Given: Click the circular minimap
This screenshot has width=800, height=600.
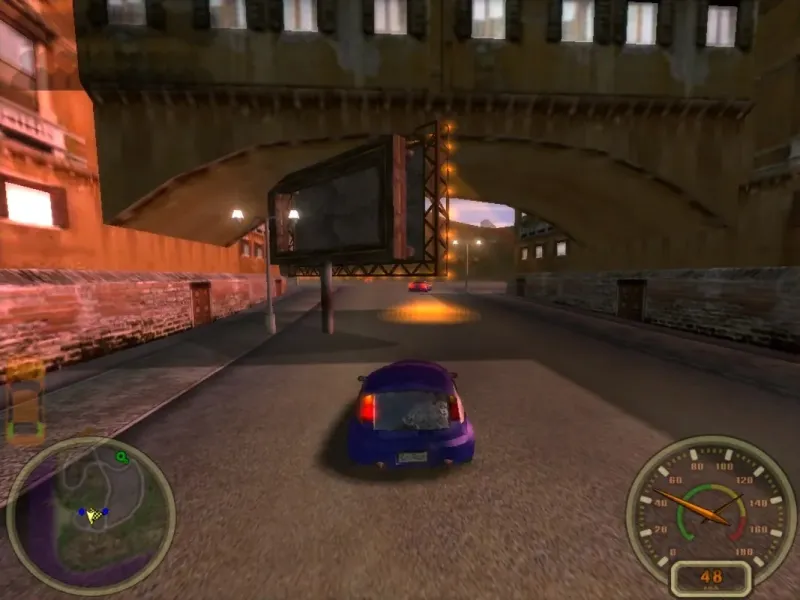Looking at the screenshot, I should (90, 515).
